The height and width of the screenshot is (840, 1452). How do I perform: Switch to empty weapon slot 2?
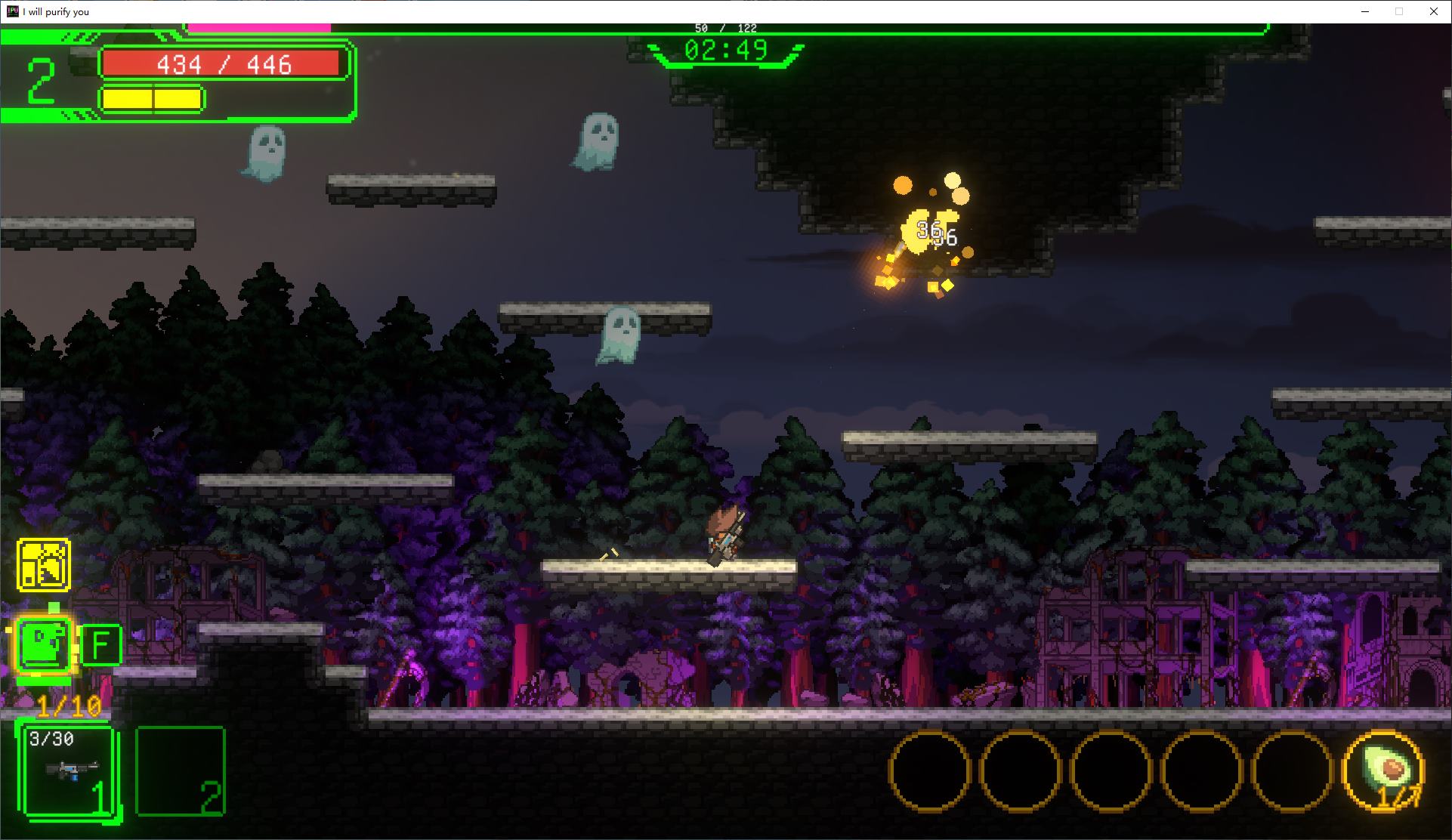point(180,771)
